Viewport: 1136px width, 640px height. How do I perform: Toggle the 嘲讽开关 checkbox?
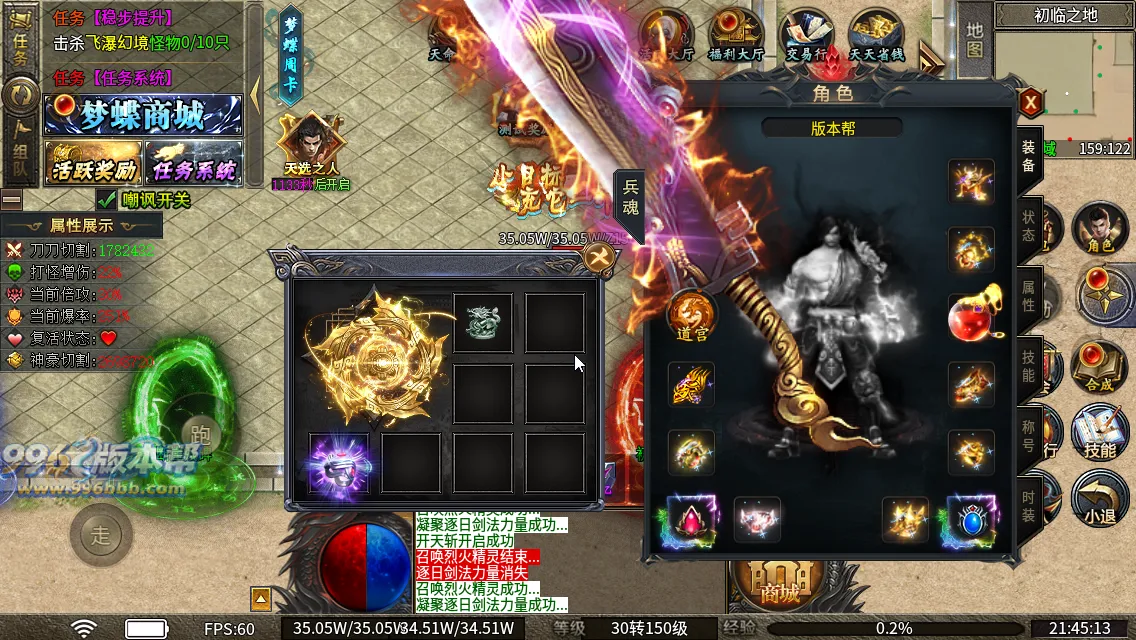[107, 200]
